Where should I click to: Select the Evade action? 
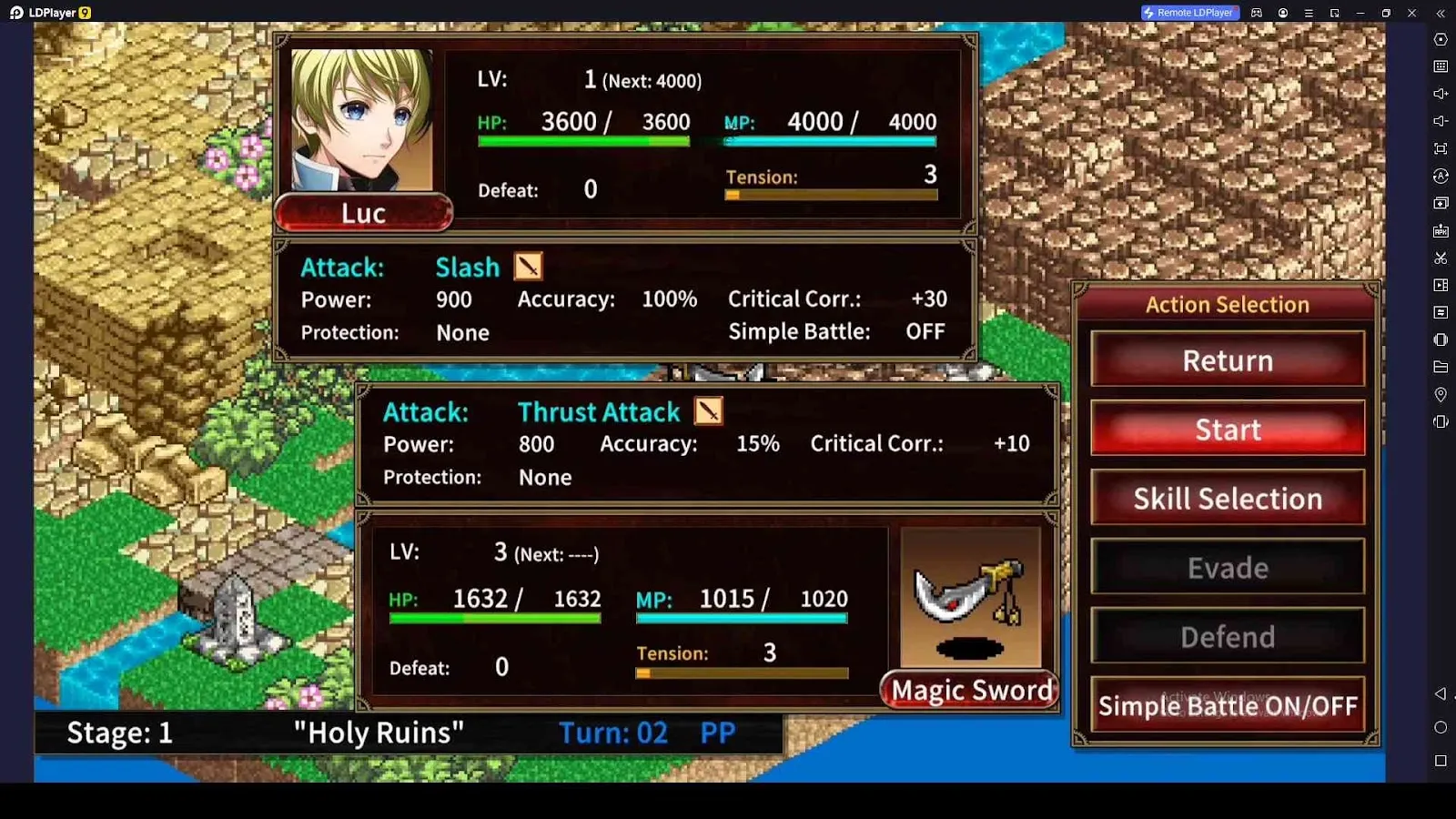coord(1227,568)
